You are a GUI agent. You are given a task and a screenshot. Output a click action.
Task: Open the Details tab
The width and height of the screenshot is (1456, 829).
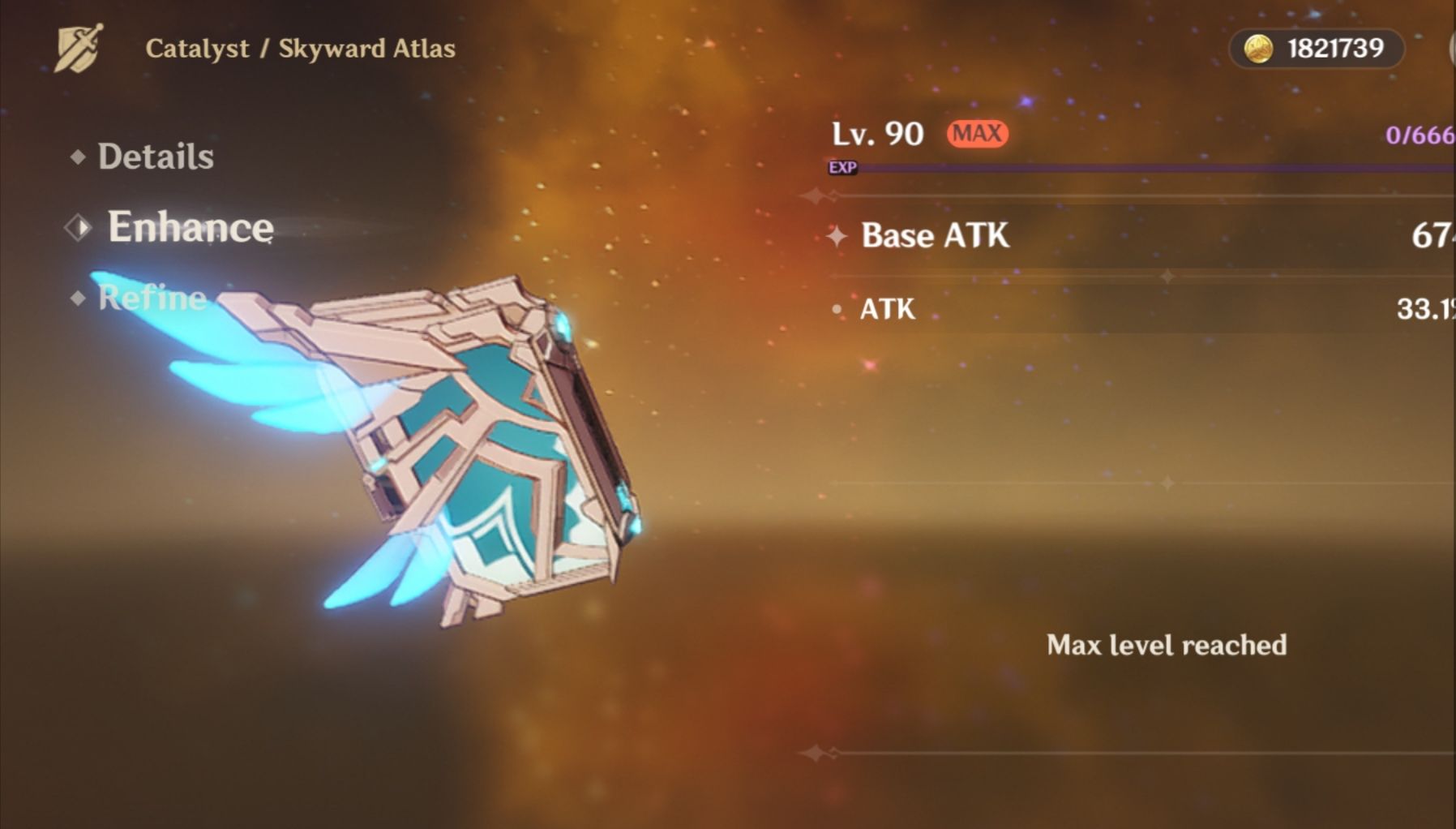point(155,157)
